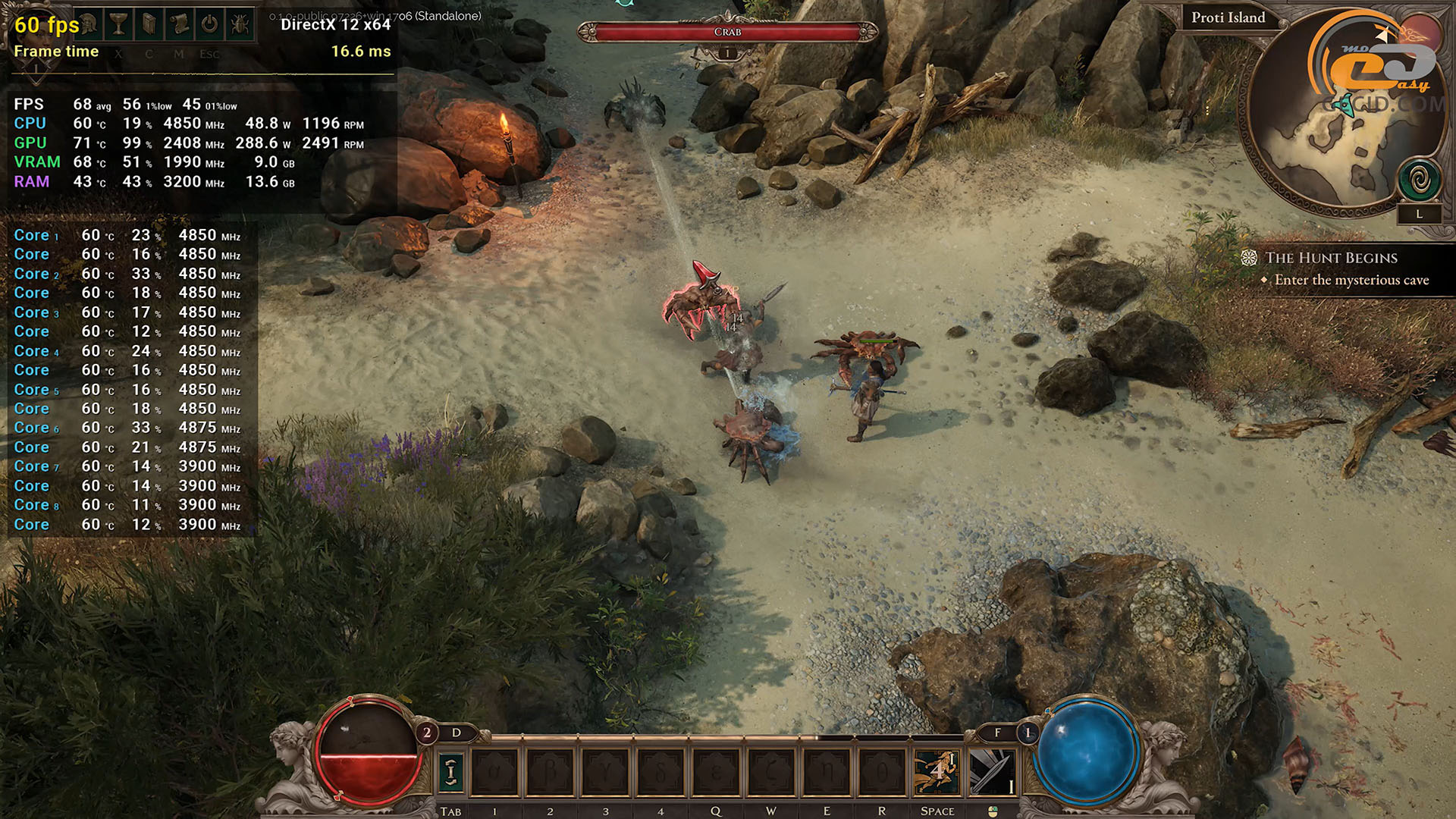Viewport: 1456px width, 819px height.
Task: Click the chalice menu icon
Action: [x=119, y=24]
